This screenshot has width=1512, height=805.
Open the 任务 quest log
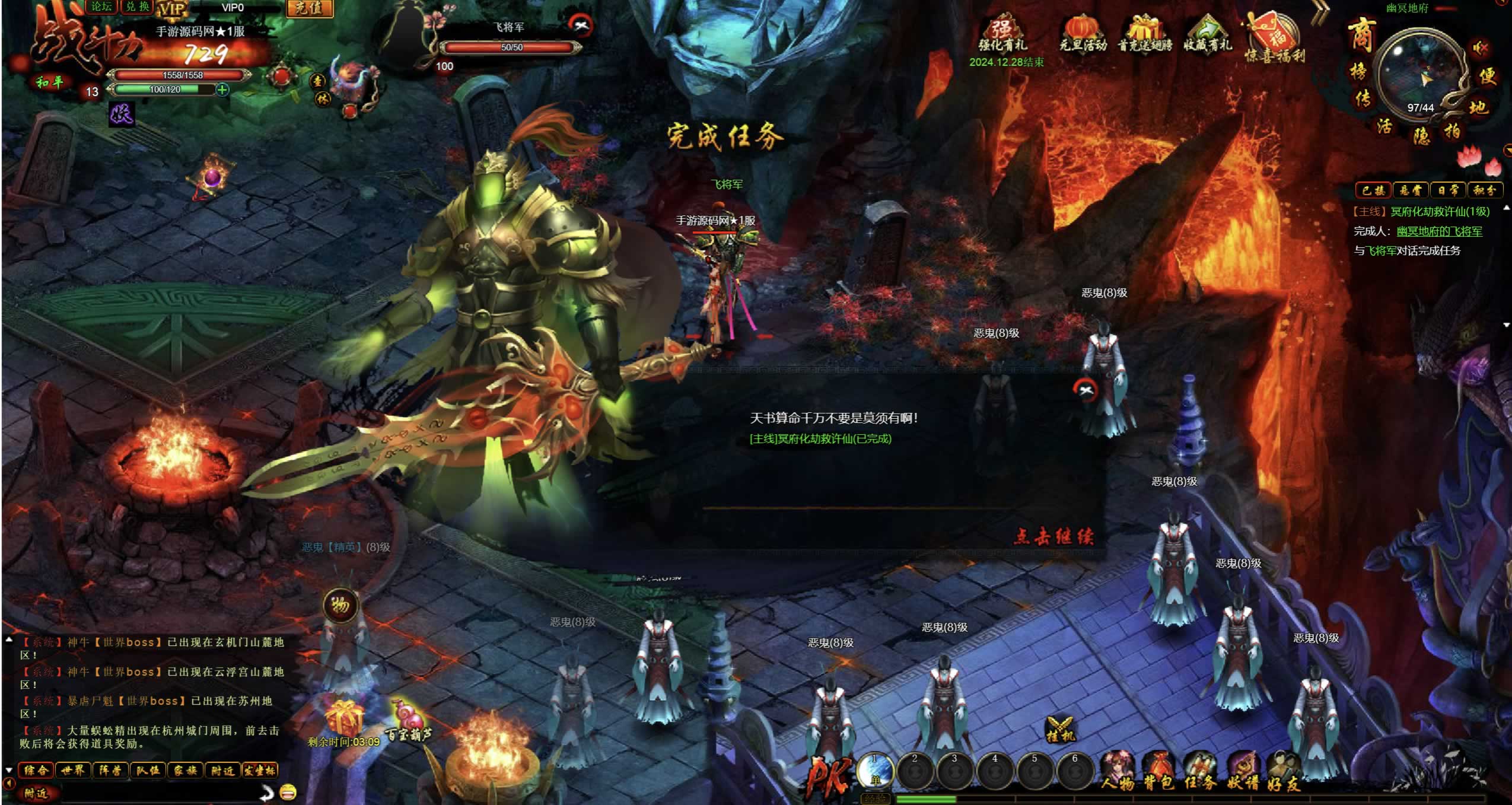[x=1200, y=771]
